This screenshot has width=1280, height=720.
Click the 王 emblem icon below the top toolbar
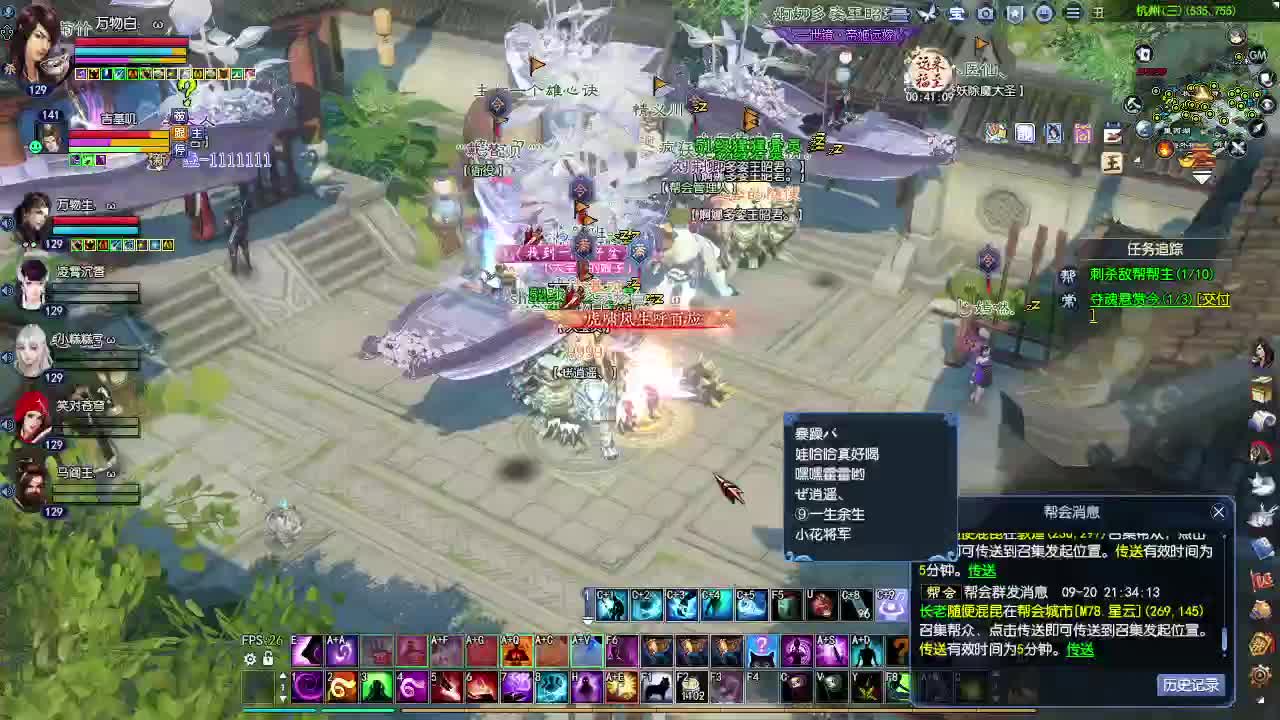pyautogui.click(x=1110, y=164)
